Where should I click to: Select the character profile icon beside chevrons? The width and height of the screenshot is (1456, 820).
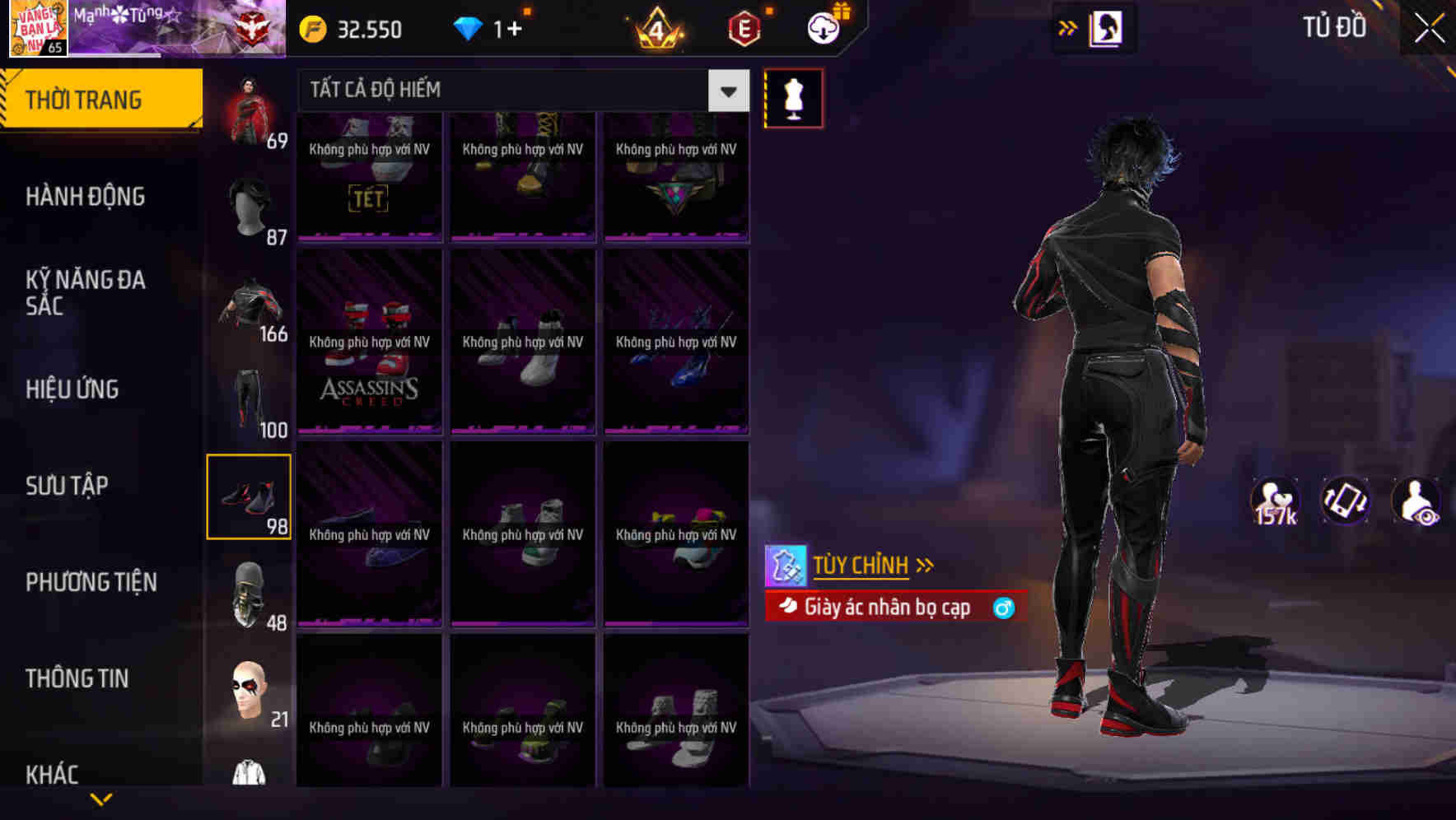coord(1104,27)
